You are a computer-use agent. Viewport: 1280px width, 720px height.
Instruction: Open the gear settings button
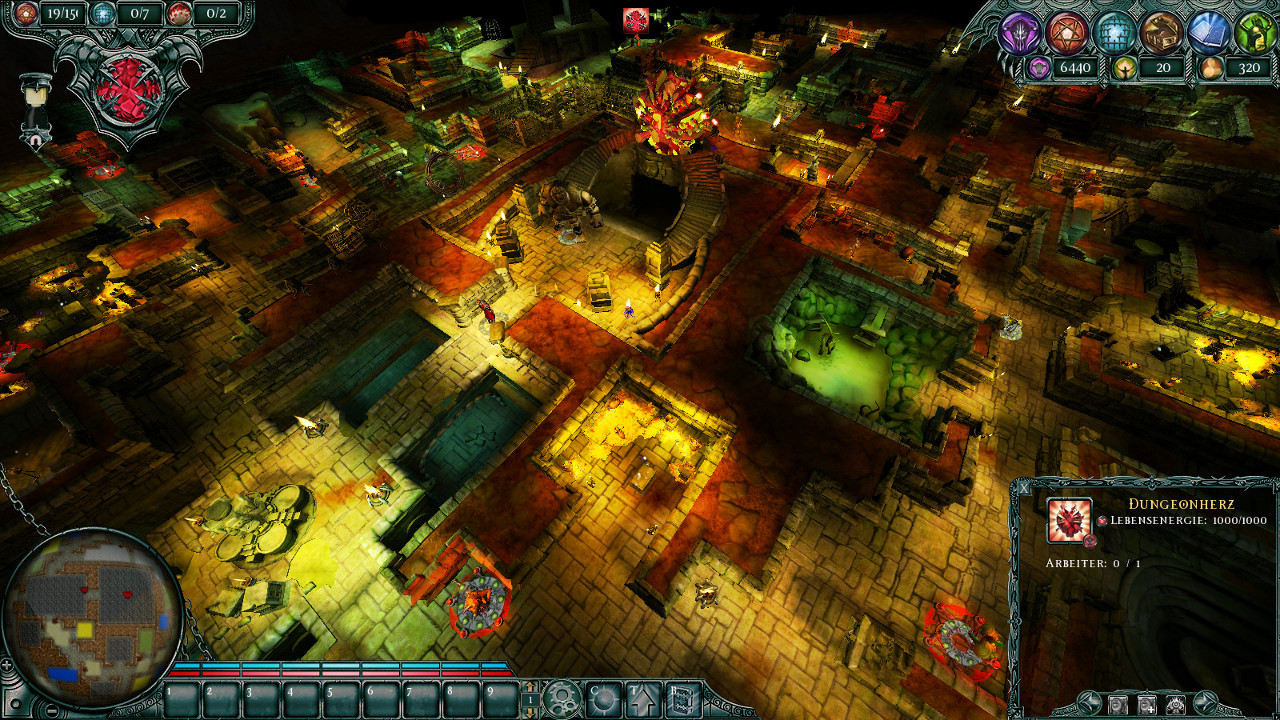(563, 698)
